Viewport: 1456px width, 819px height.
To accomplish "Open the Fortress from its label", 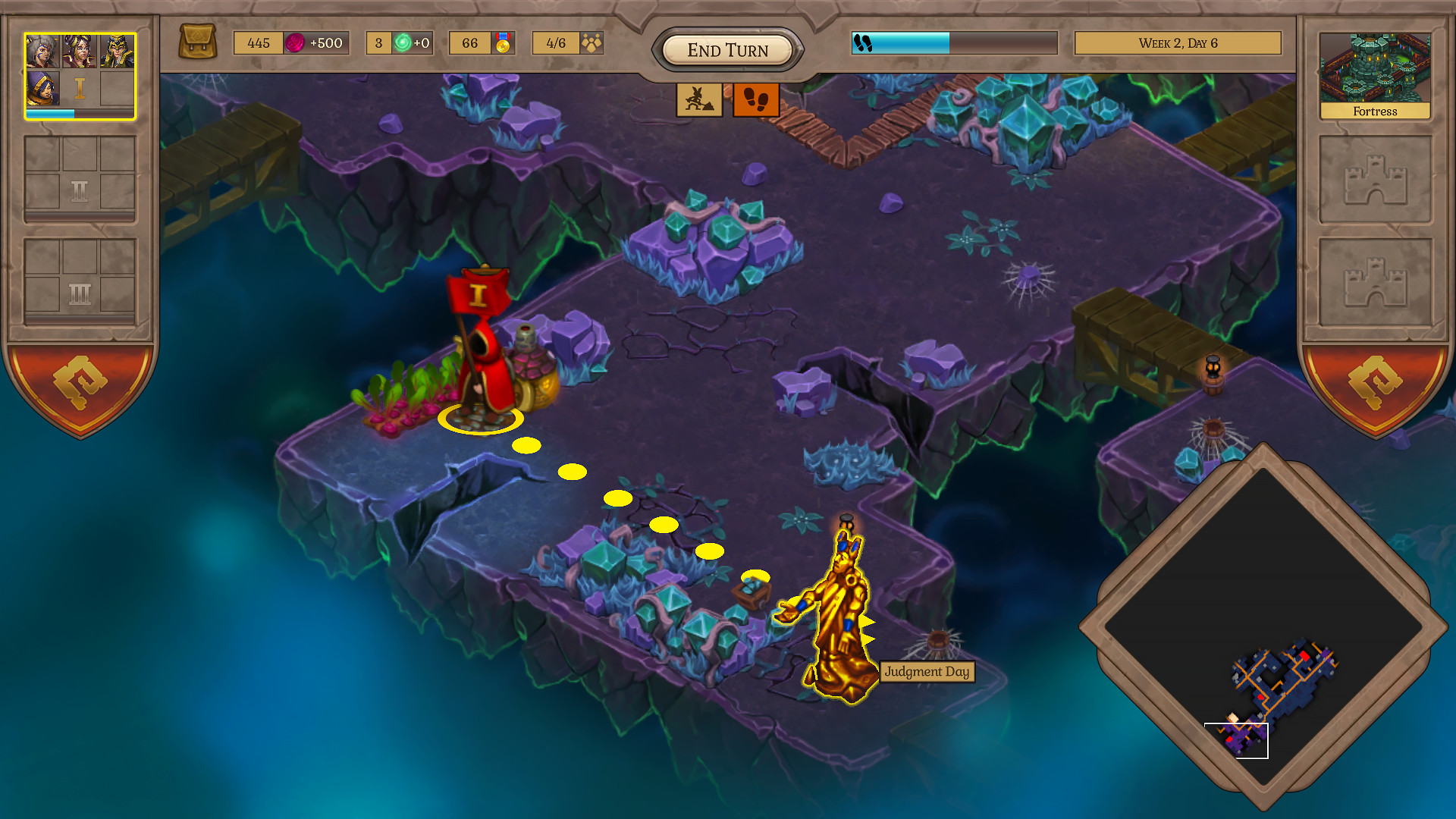I will [1374, 111].
